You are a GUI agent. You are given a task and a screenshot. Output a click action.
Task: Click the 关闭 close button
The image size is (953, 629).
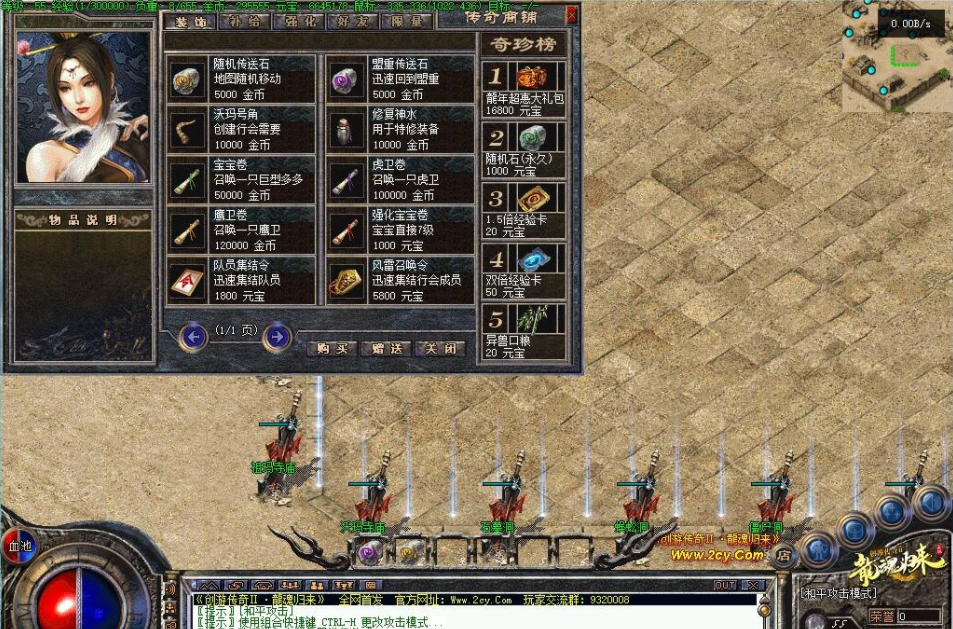click(x=440, y=348)
